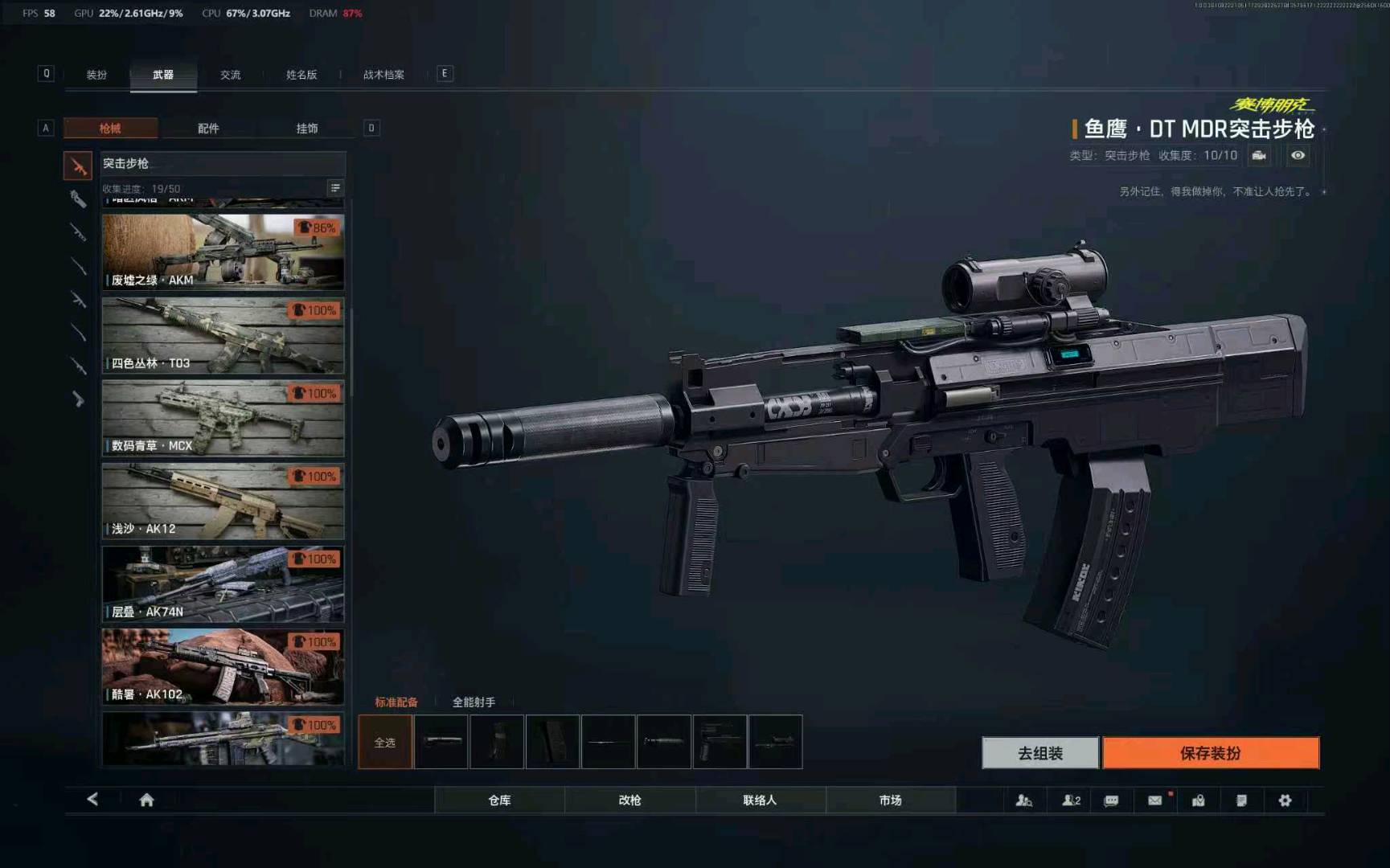Image resolution: width=1390 pixels, height=868 pixels.
Task: Switch to the 配件 sub-tab
Action: (208, 129)
